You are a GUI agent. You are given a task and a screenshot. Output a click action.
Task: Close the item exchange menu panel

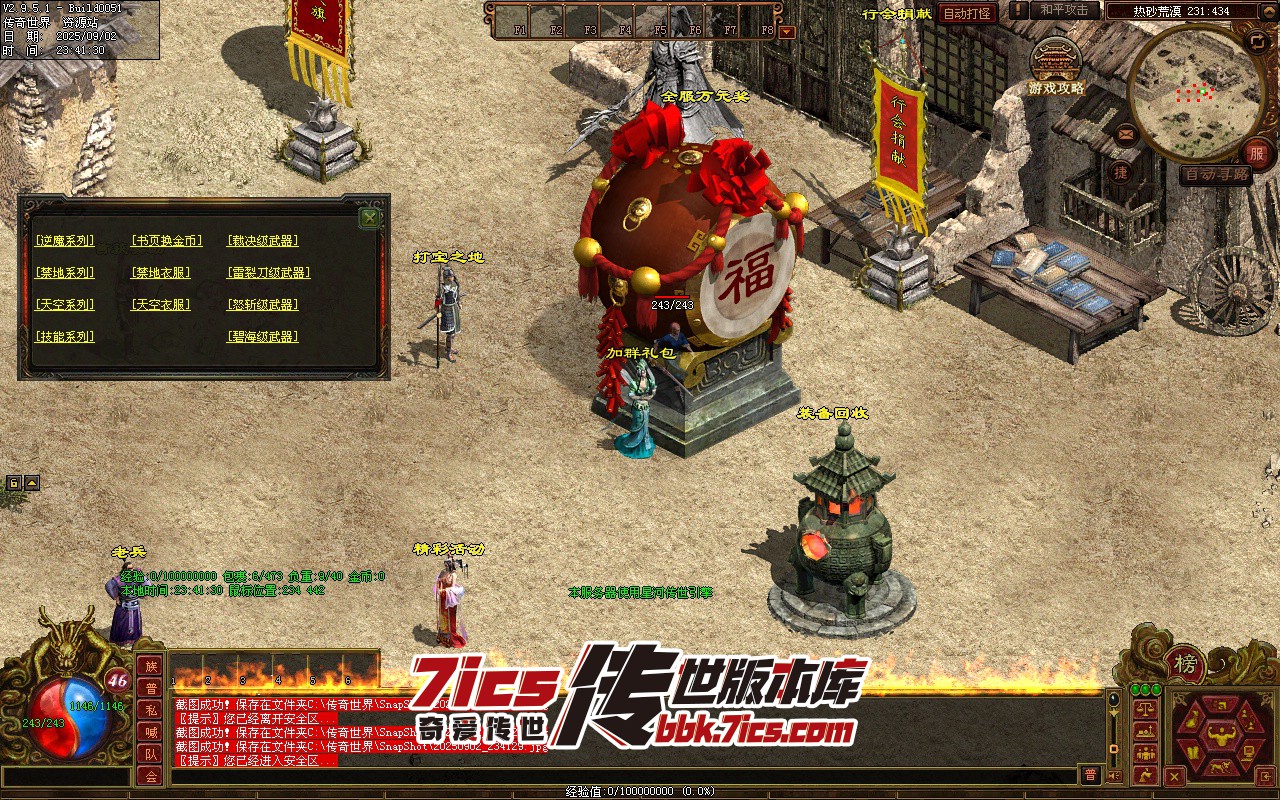(370, 218)
